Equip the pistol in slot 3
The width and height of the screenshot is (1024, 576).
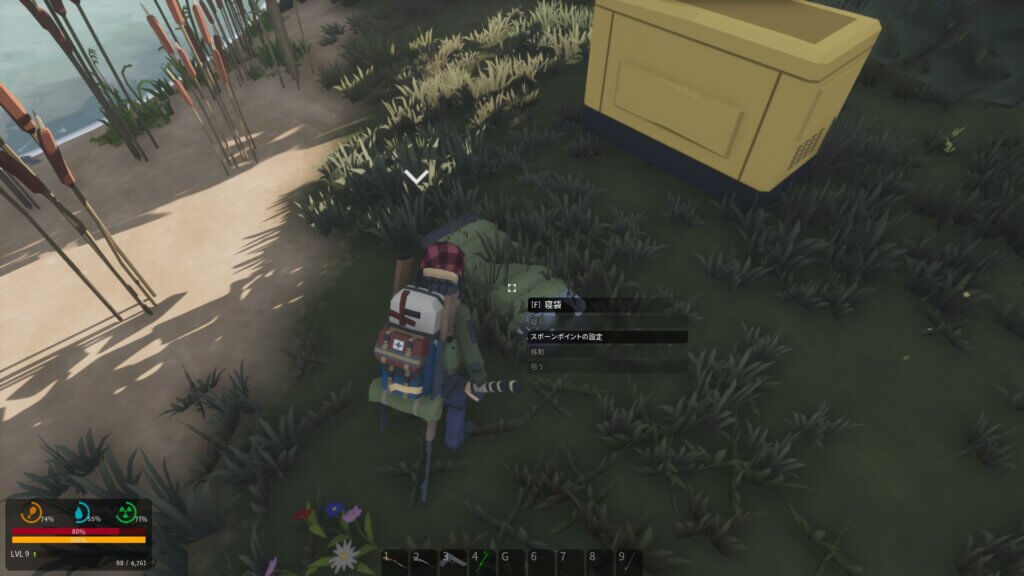coord(453,559)
